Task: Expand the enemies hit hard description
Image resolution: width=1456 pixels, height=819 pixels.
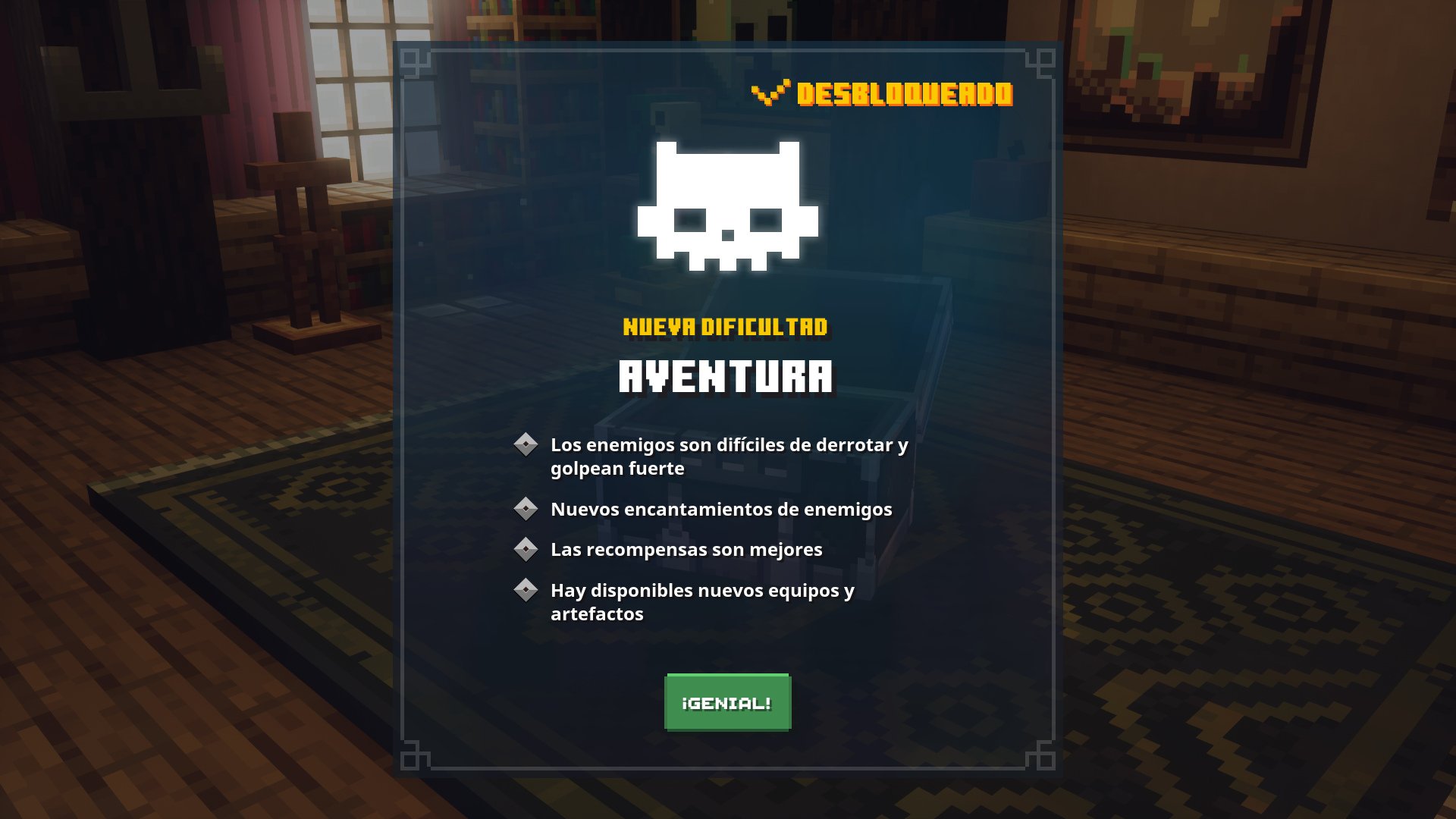Action: point(728,458)
